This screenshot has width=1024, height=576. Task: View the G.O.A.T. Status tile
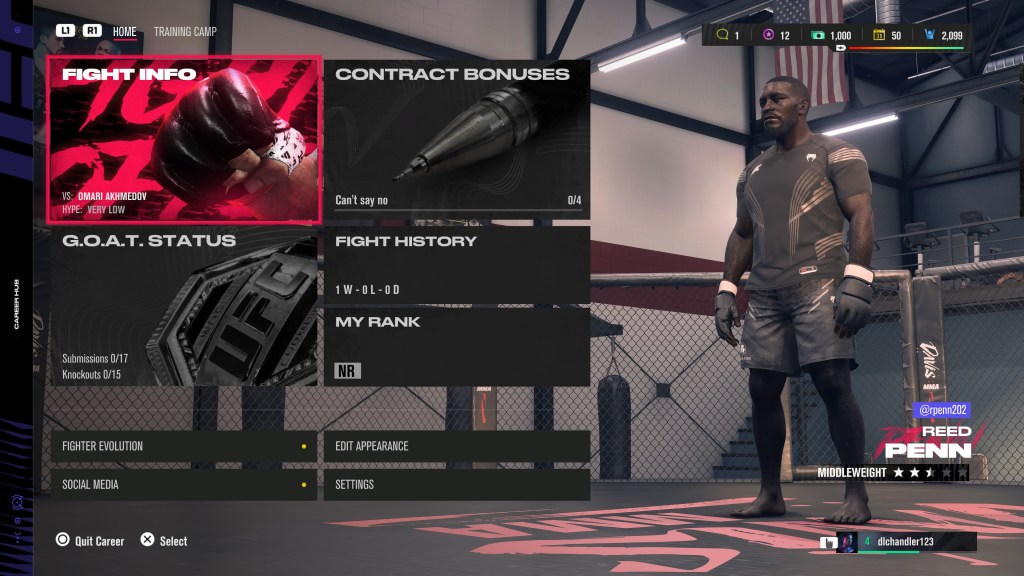[x=184, y=306]
